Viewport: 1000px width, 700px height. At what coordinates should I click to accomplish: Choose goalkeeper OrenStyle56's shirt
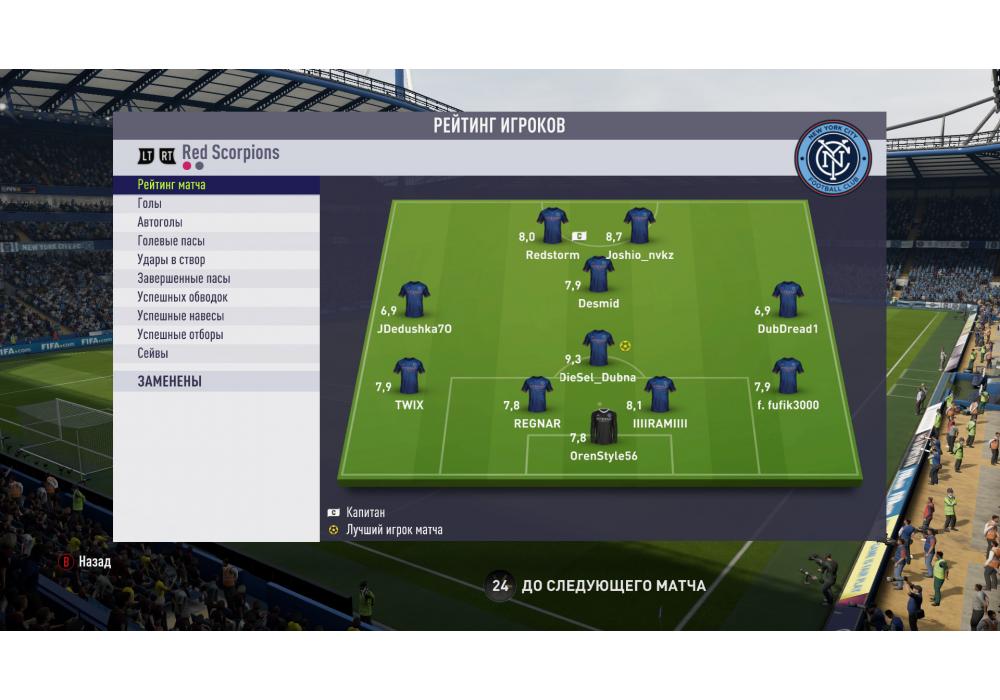point(603,427)
